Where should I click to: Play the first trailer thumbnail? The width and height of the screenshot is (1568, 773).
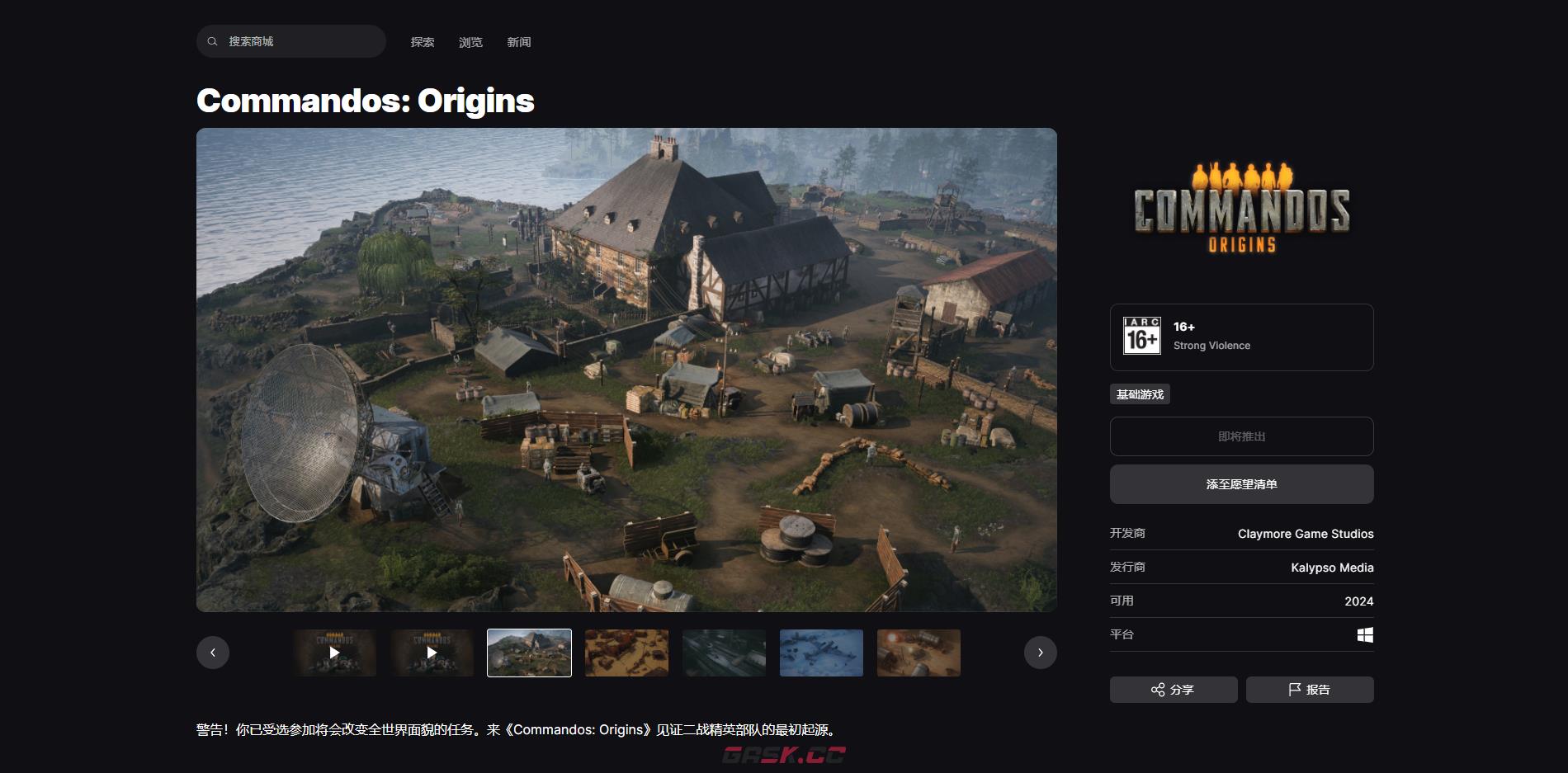coord(334,653)
